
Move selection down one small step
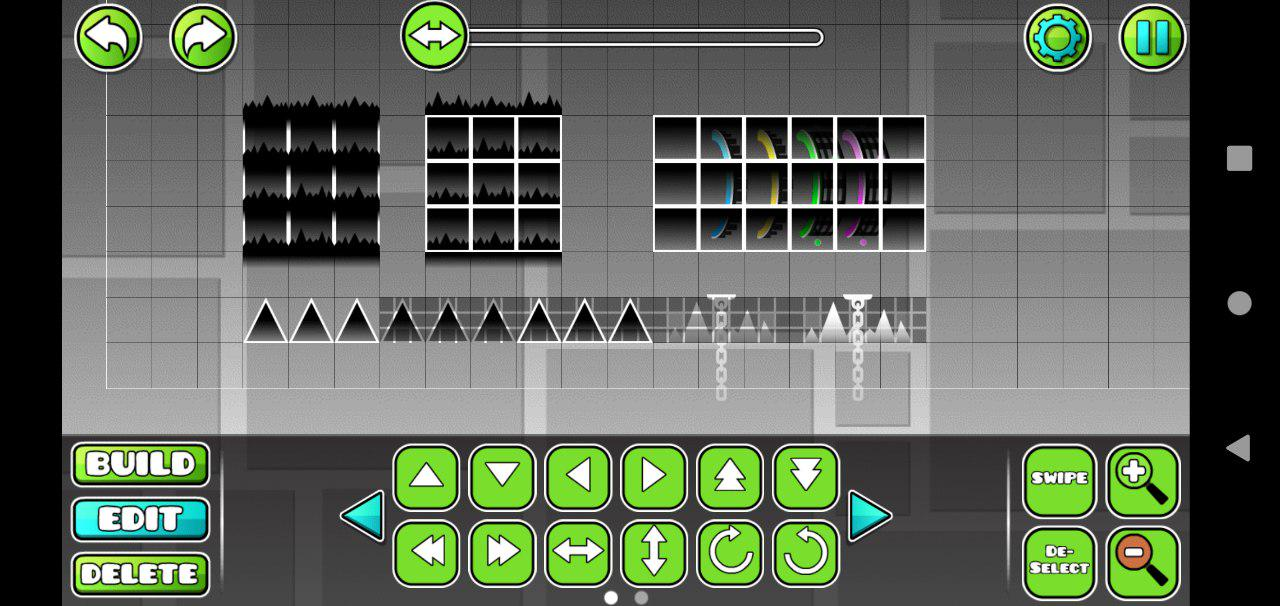click(503, 477)
